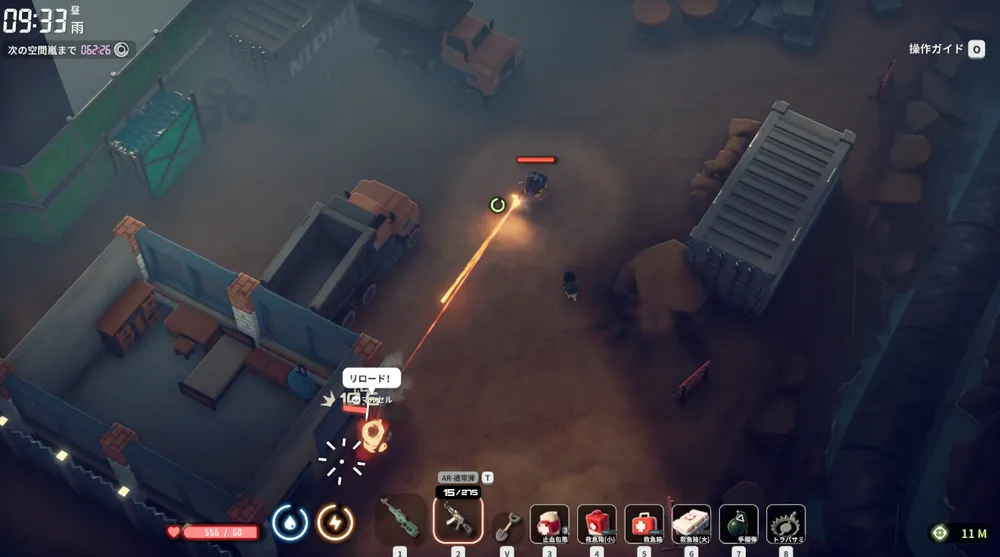Screen dimensions: 1000x557
Task: Open the 操作ガイド controls guide
Action: [x=946, y=49]
